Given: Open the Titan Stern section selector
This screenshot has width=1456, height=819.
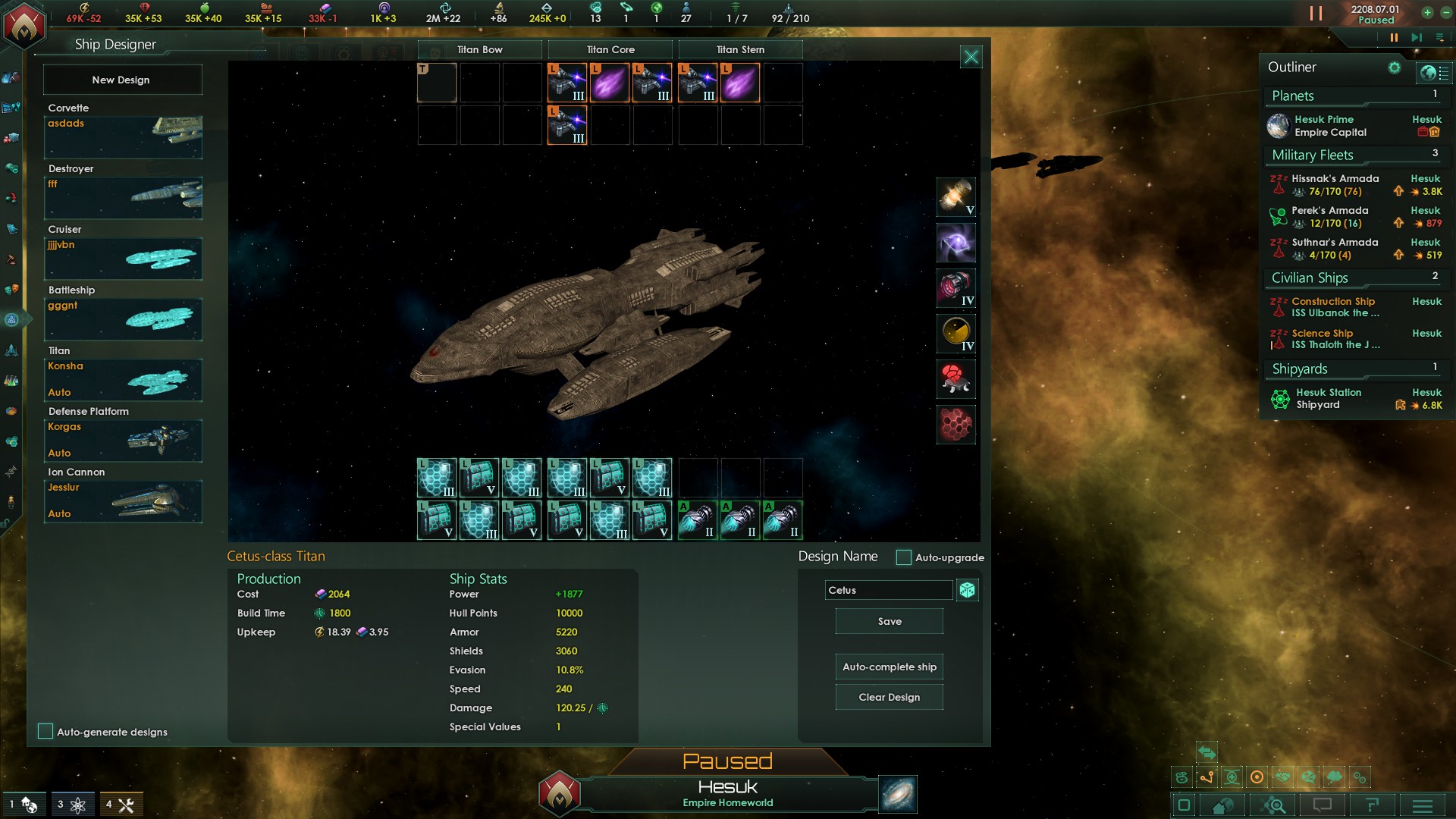Looking at the screenshot, I should (x=740, y=49).
